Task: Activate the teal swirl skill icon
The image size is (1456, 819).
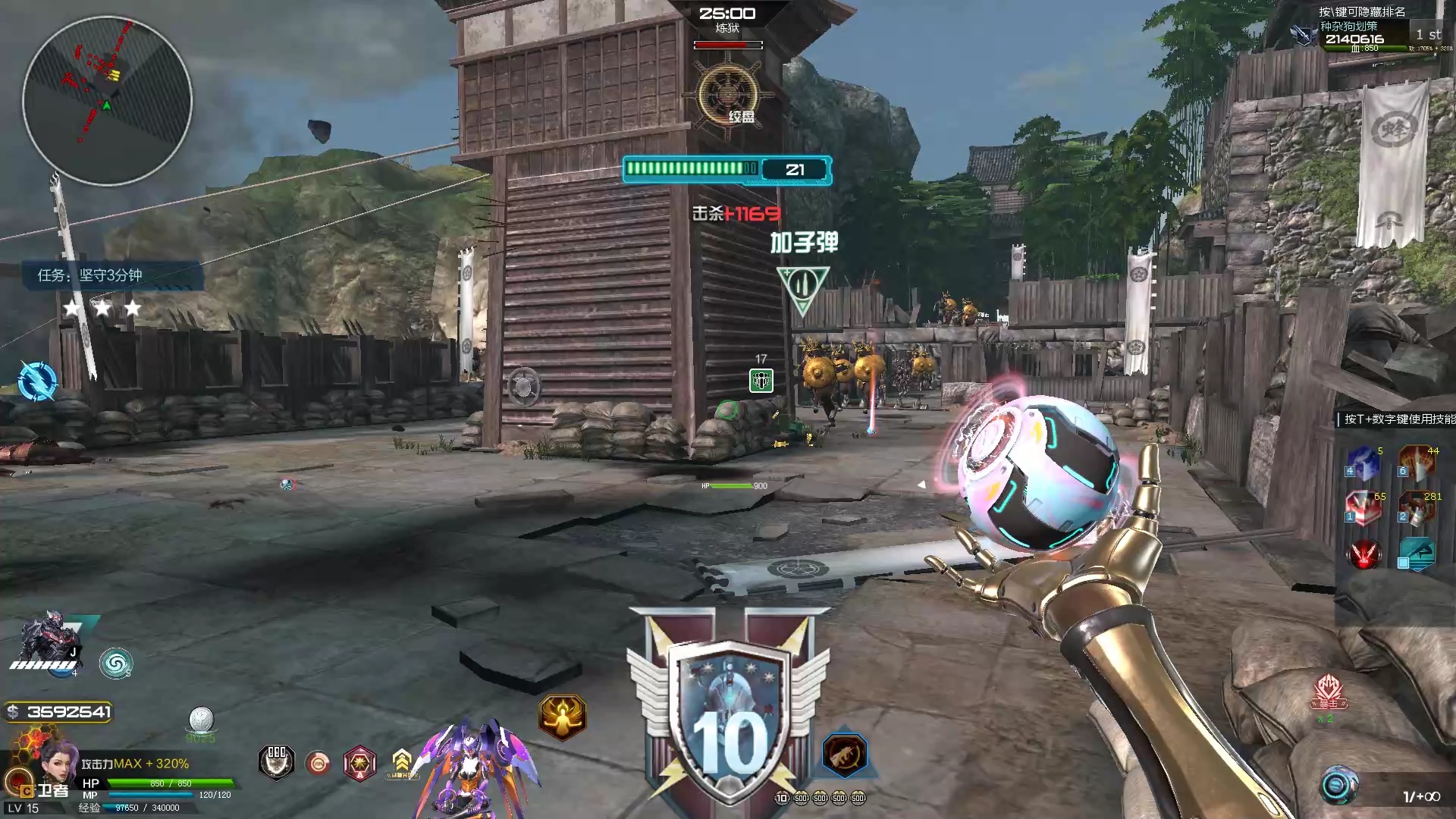Action: click(x=115, y=664)
